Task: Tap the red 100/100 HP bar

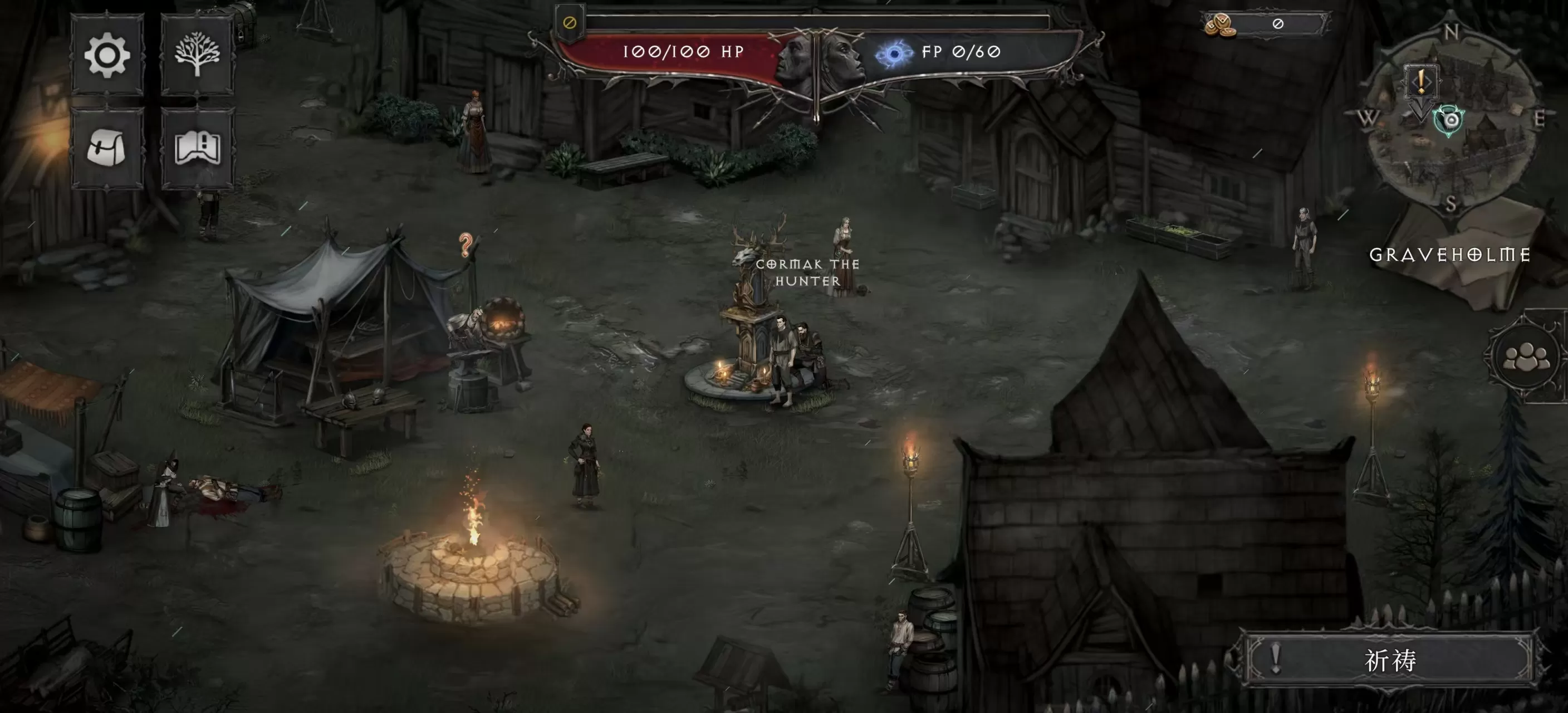Action: click(x=682, y=52)
